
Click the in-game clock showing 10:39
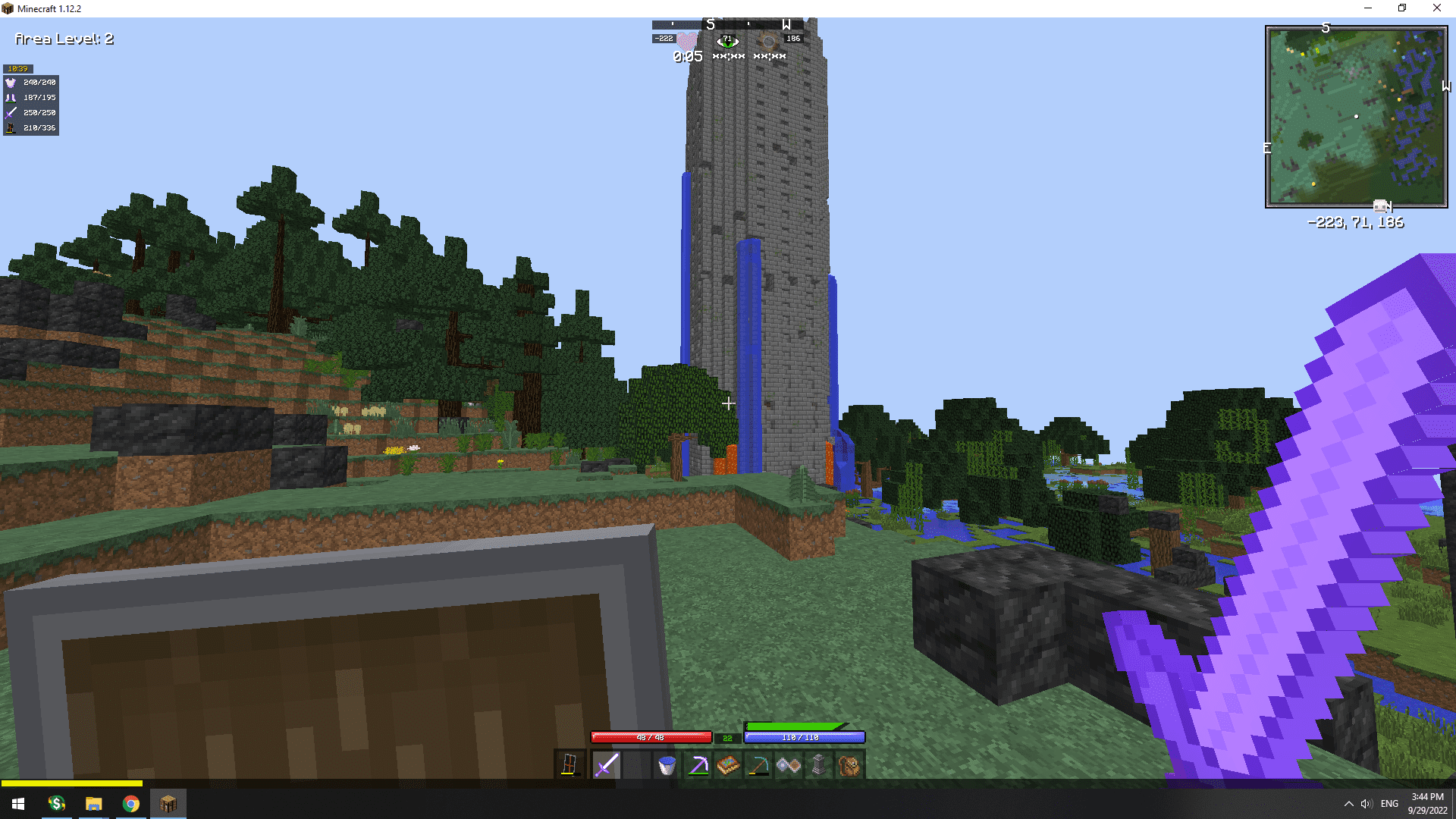[x=17, y=68]
